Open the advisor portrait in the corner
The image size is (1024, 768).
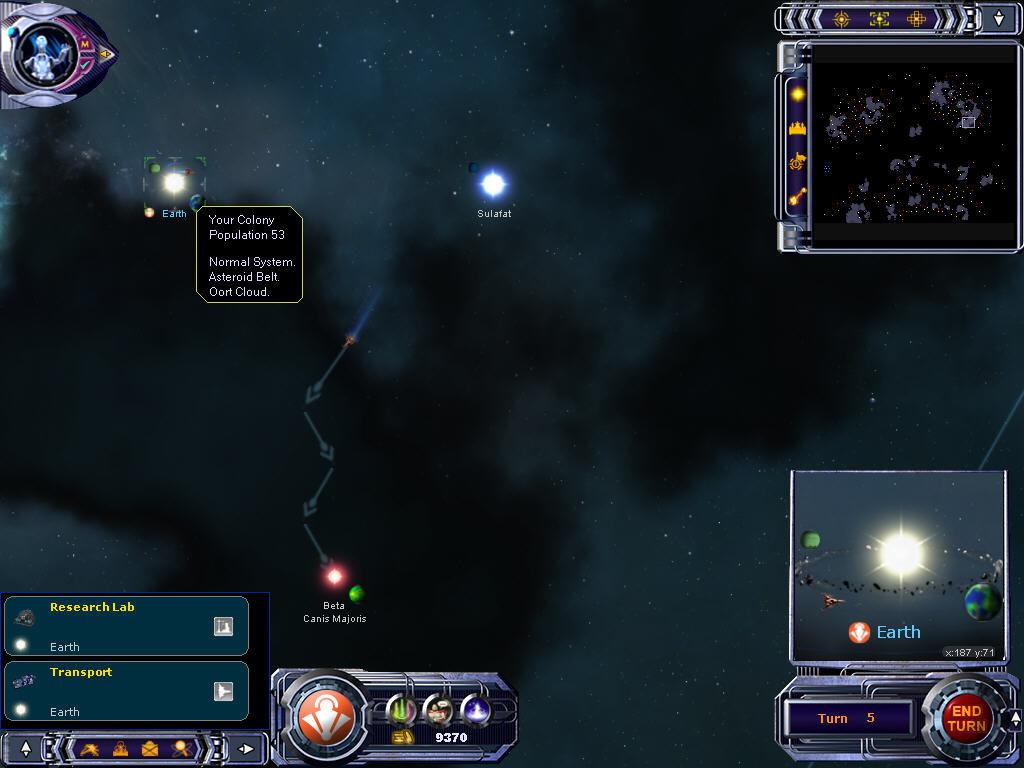44,52
